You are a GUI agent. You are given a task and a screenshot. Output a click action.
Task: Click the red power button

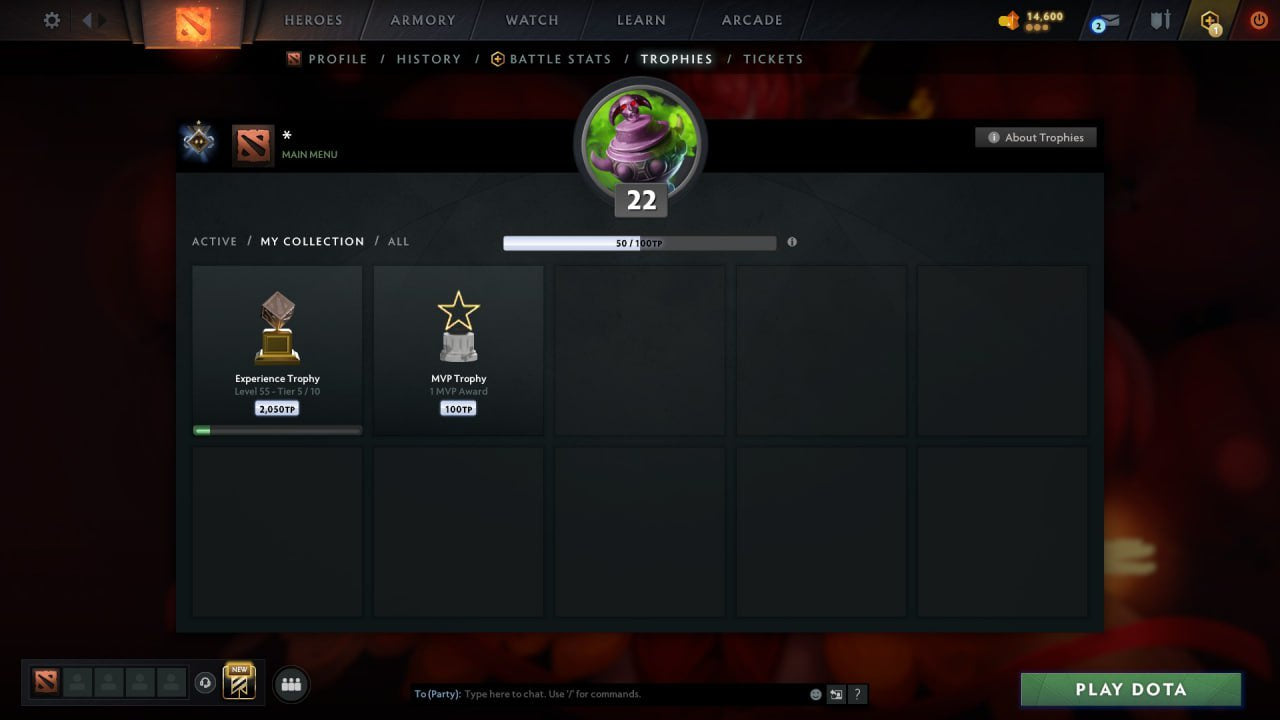point(1258,18)
